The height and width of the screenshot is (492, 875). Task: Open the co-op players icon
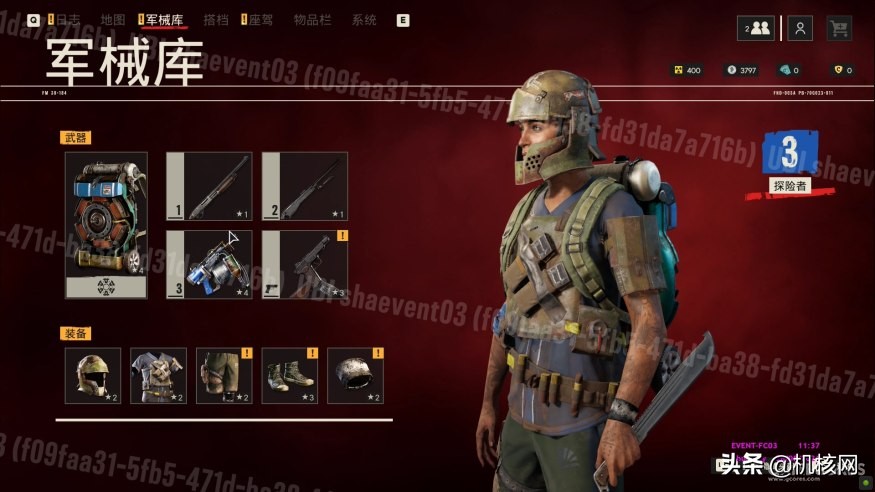point(757,28)
